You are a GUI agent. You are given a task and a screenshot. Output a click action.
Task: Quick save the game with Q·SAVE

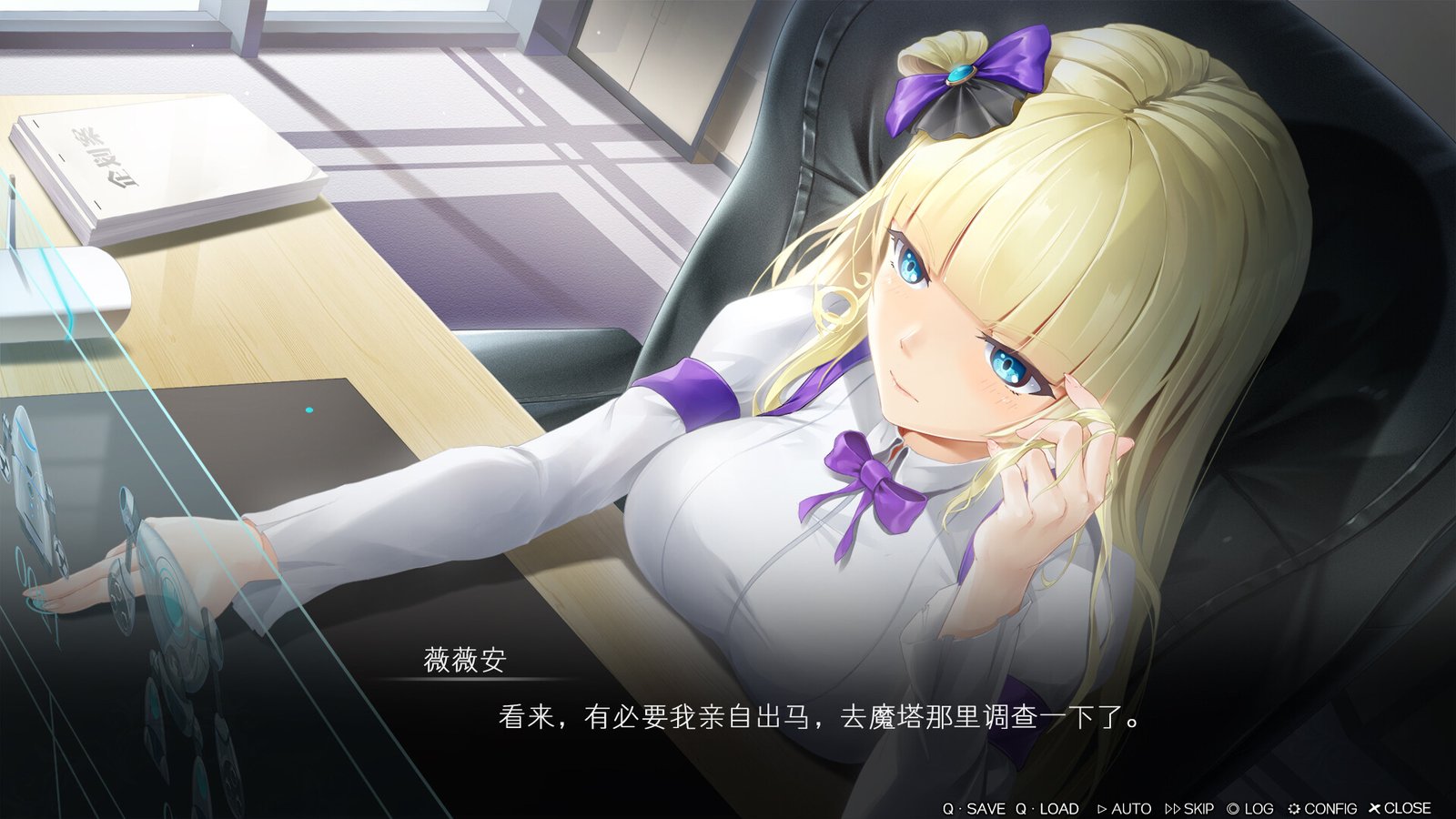(976, 808)
